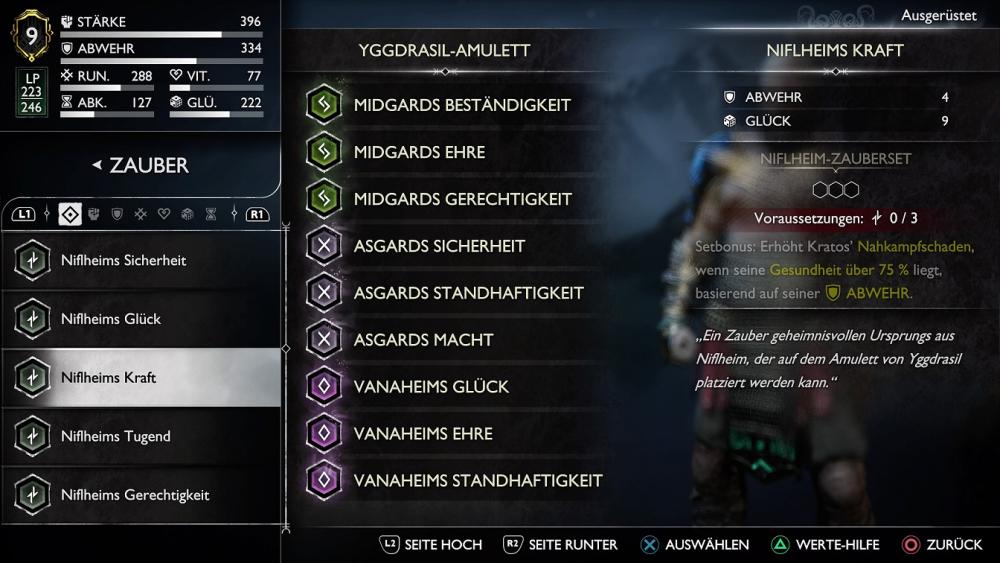Open the Asgards Sicherheit amulet slot

click(x=438, y=246)
